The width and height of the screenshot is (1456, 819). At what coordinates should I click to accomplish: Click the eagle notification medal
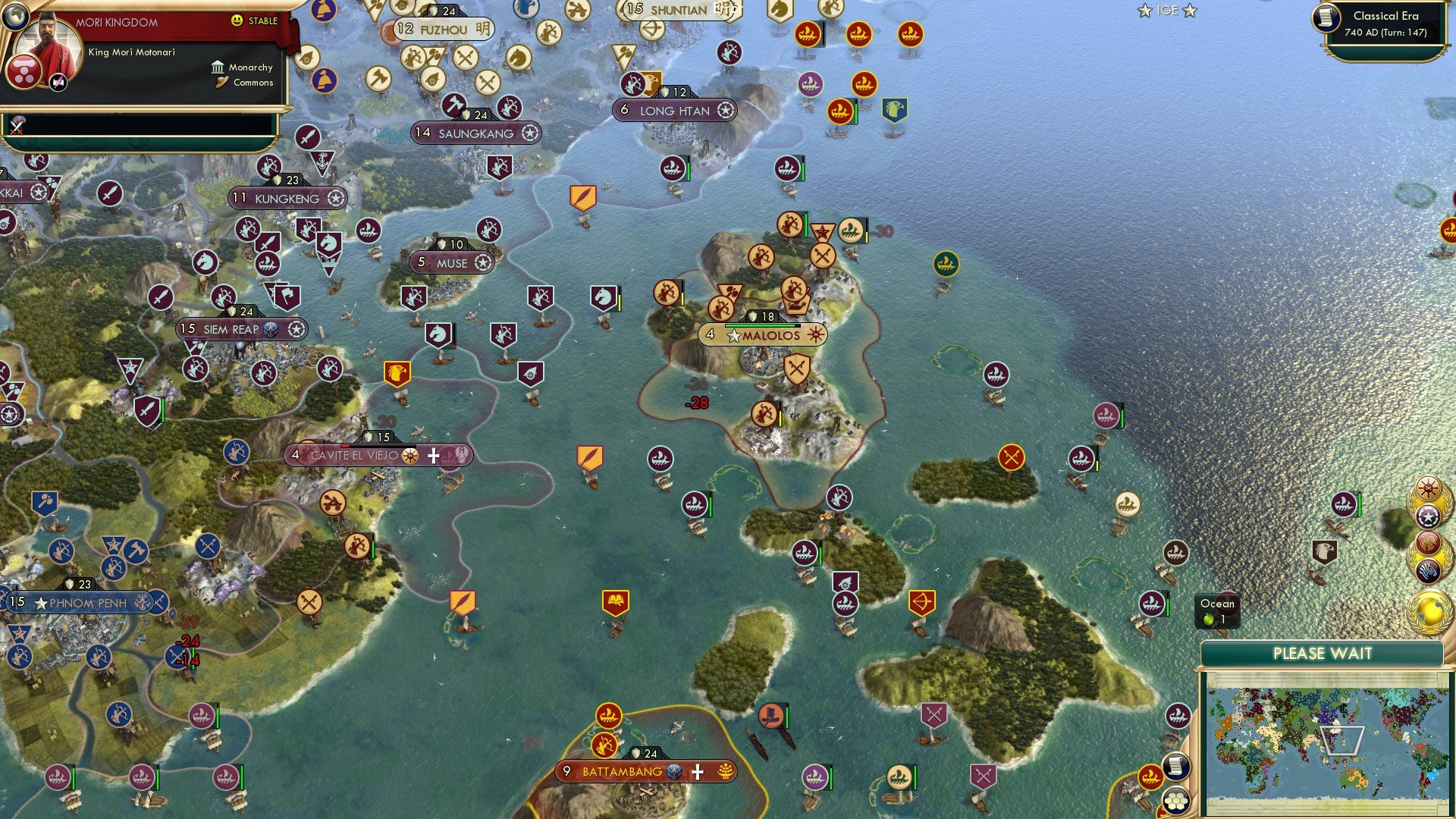1427,544
